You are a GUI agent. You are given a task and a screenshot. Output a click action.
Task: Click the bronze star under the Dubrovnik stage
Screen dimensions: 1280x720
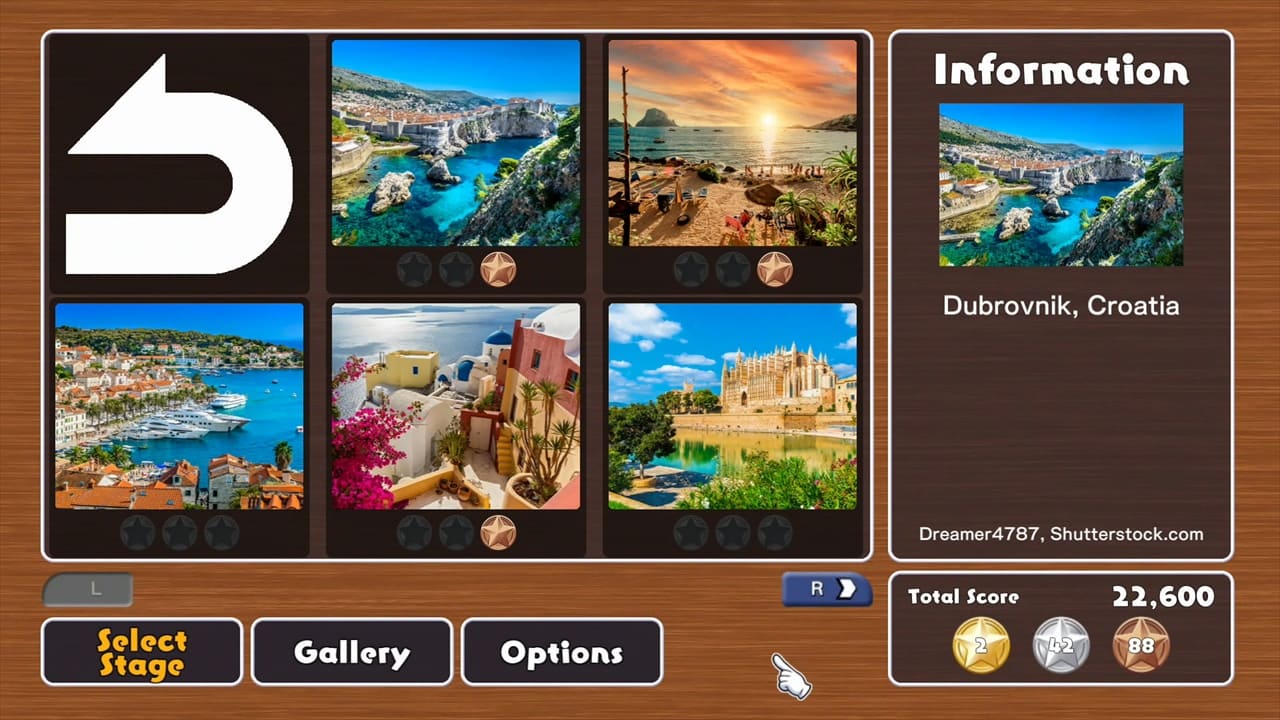click(x=499, y=268)
